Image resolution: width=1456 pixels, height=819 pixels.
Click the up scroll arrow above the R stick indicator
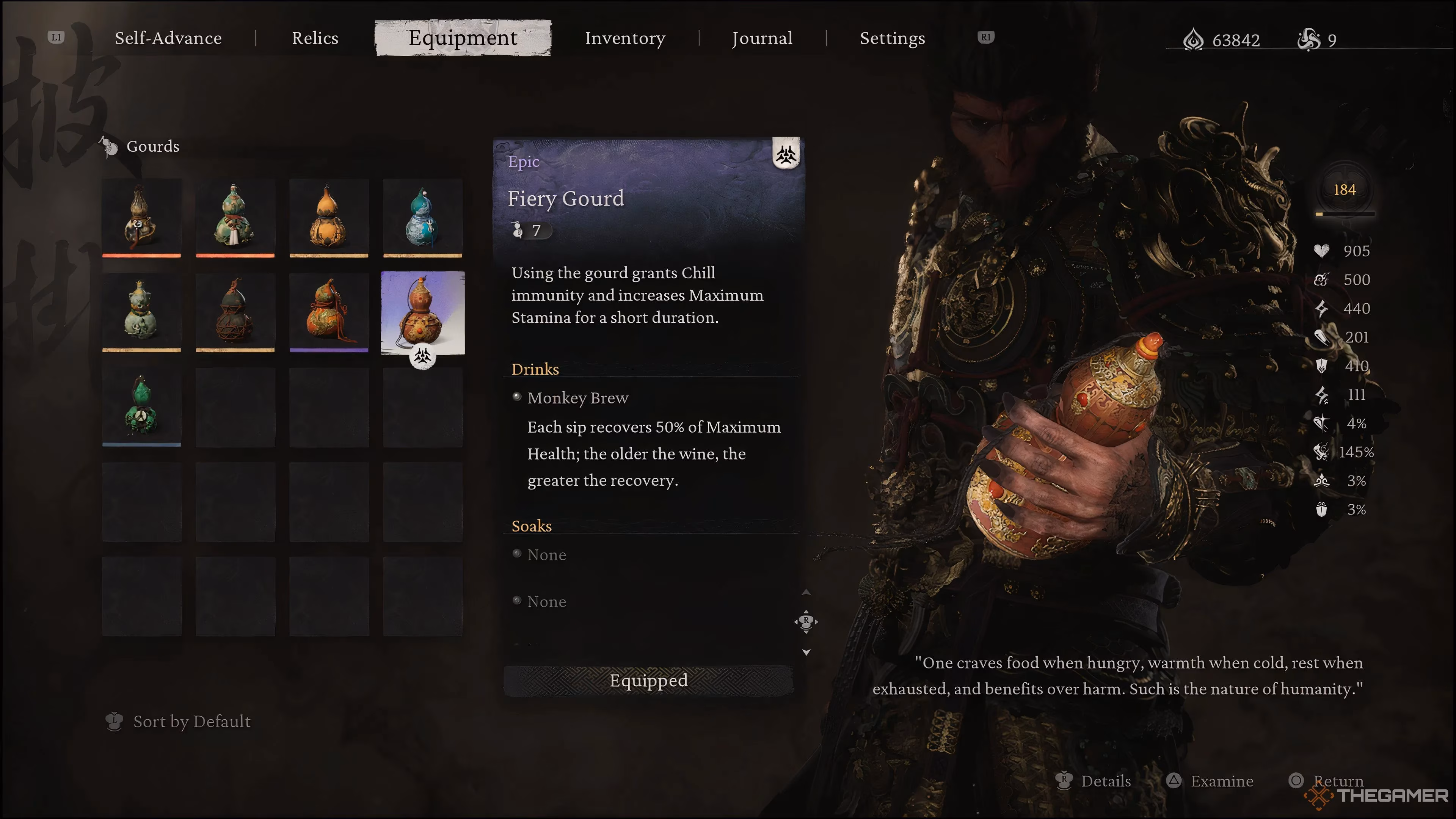coord(806,592)
